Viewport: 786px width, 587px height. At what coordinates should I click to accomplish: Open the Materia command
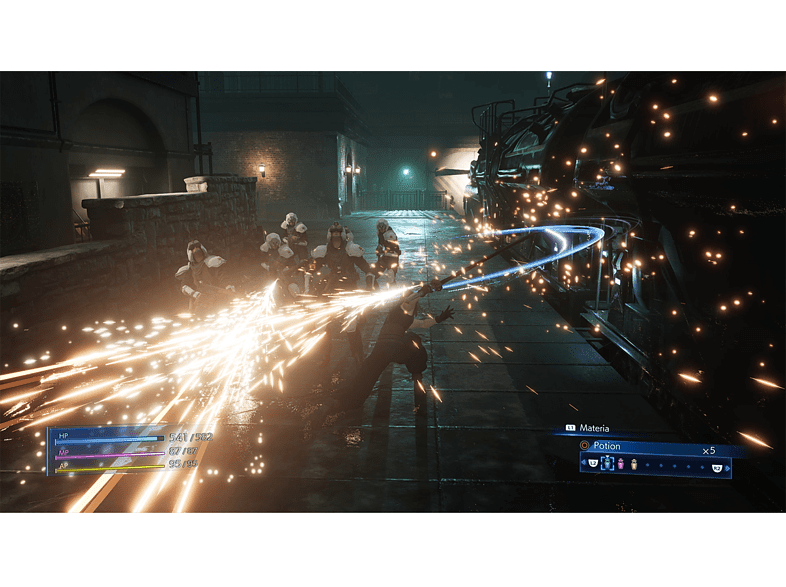[593, 428]
